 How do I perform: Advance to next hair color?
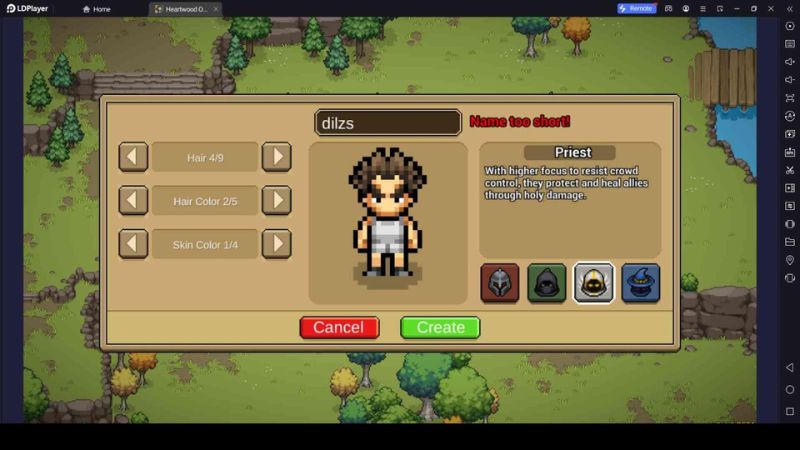tap(276, 200)
